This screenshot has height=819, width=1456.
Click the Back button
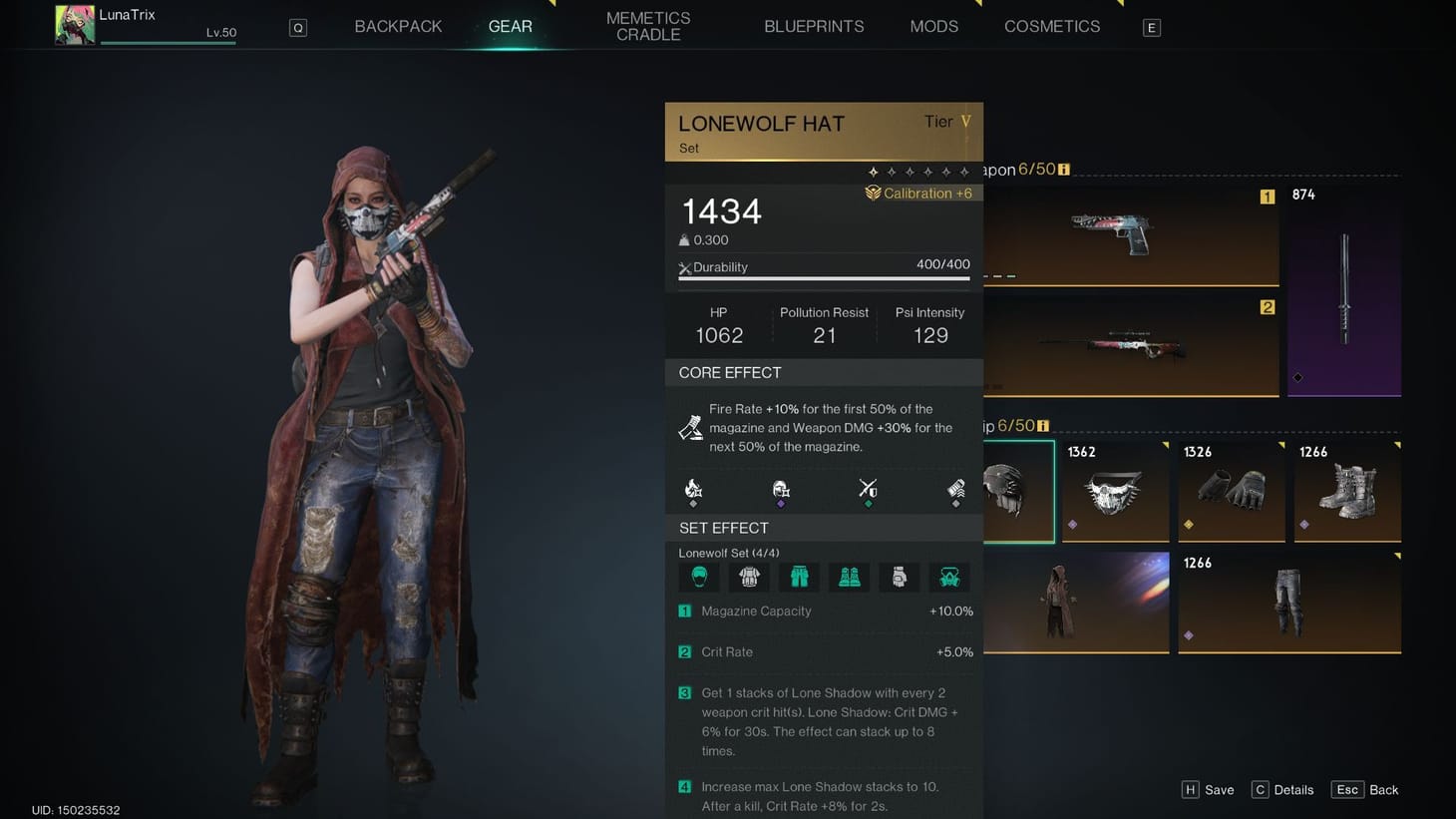[1364, 789]
